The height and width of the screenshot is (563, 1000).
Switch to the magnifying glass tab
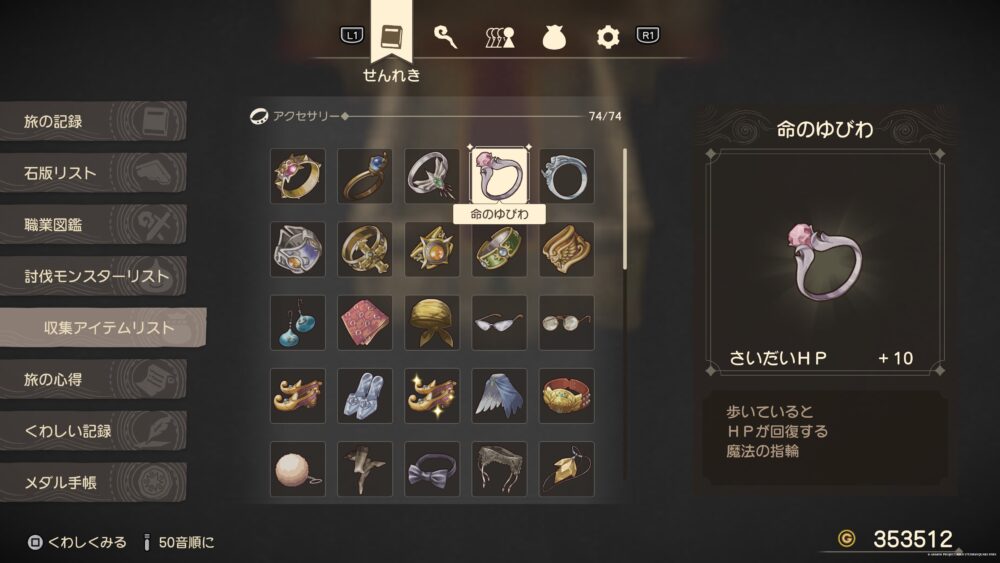point(445,37)
